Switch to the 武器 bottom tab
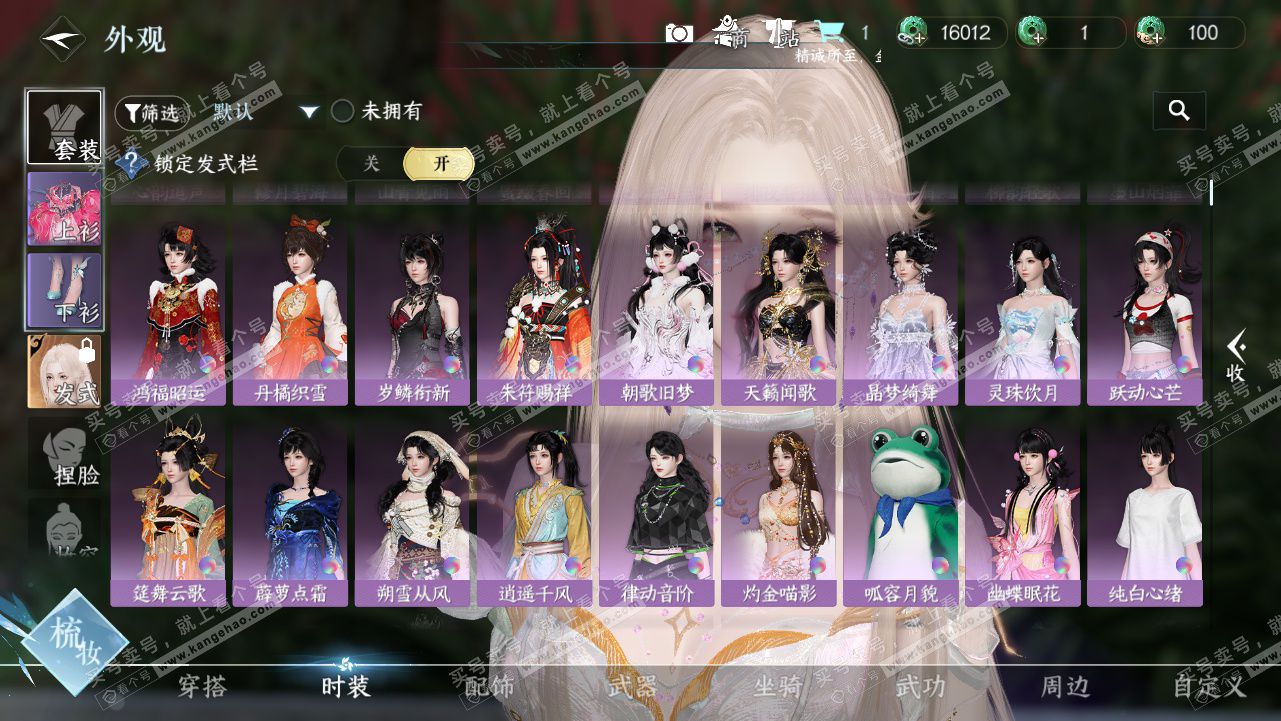The width and height of the screenshot is (1281, 721). 632,687
